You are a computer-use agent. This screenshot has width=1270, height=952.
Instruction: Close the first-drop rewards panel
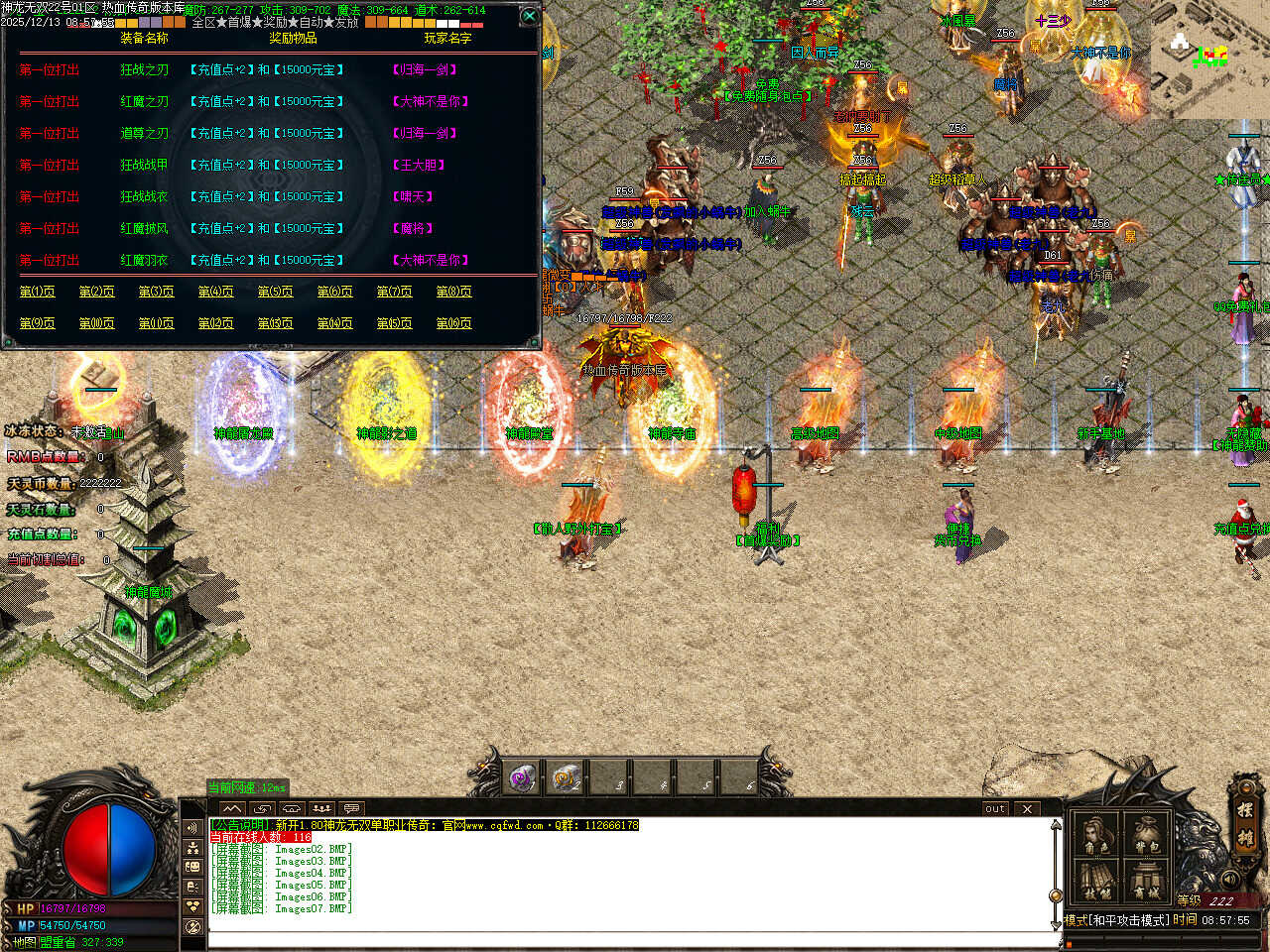click(x=530, y=16)
